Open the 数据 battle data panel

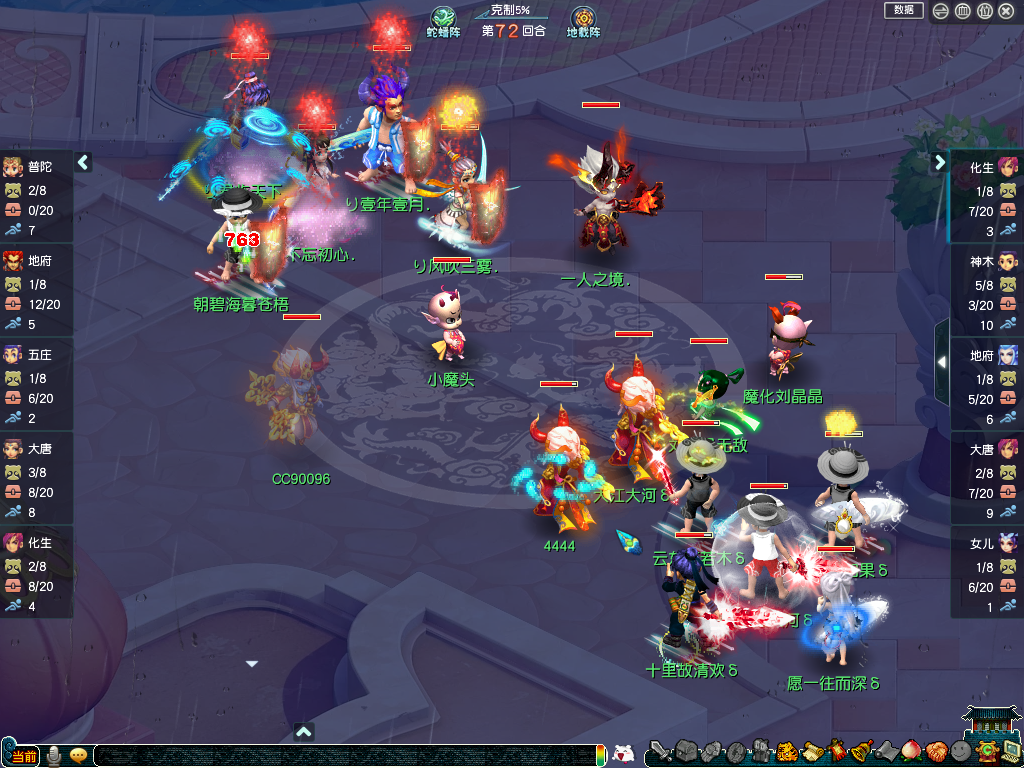(903, 10)
